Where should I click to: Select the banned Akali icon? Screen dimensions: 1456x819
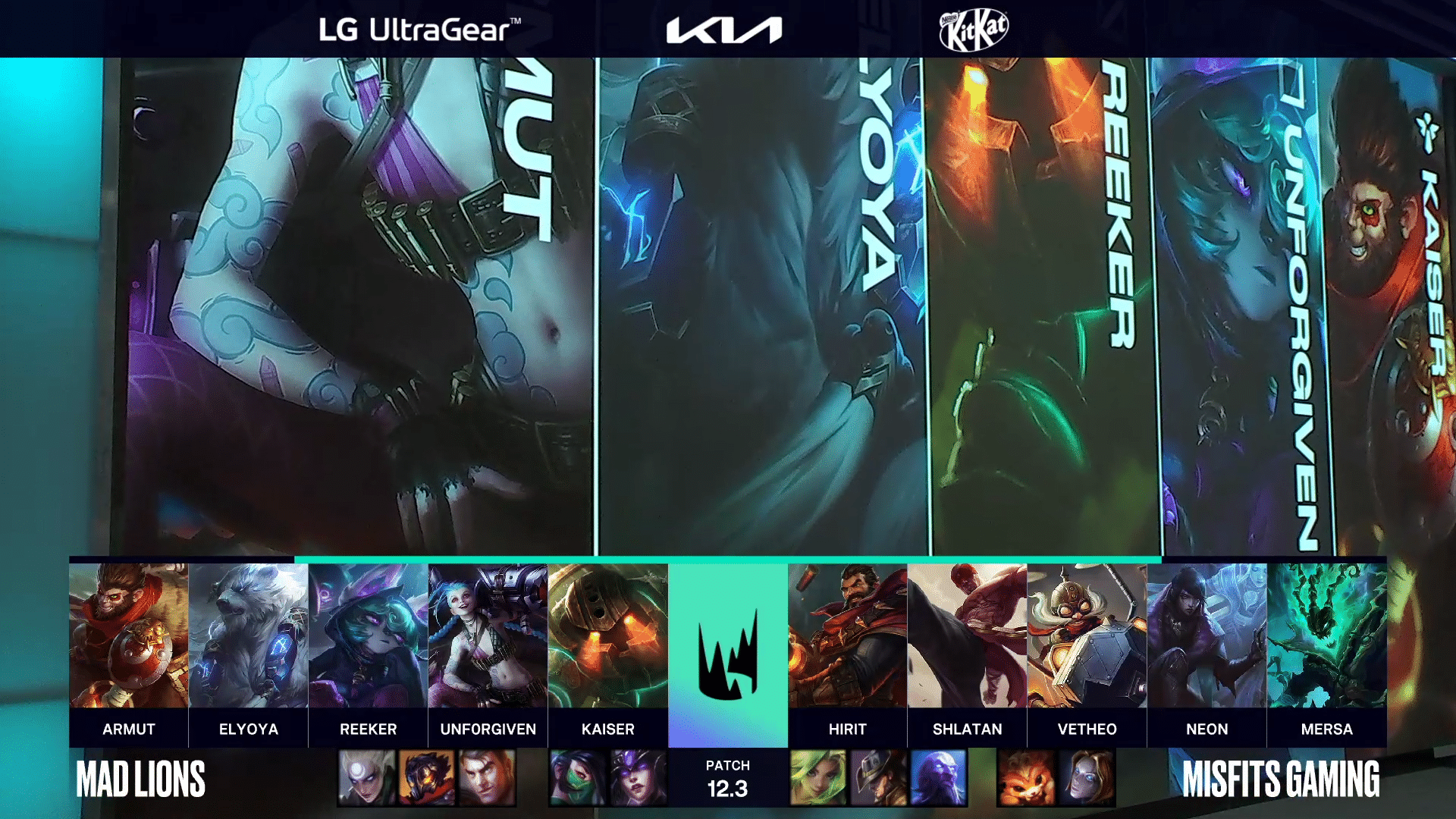point(578,778)
